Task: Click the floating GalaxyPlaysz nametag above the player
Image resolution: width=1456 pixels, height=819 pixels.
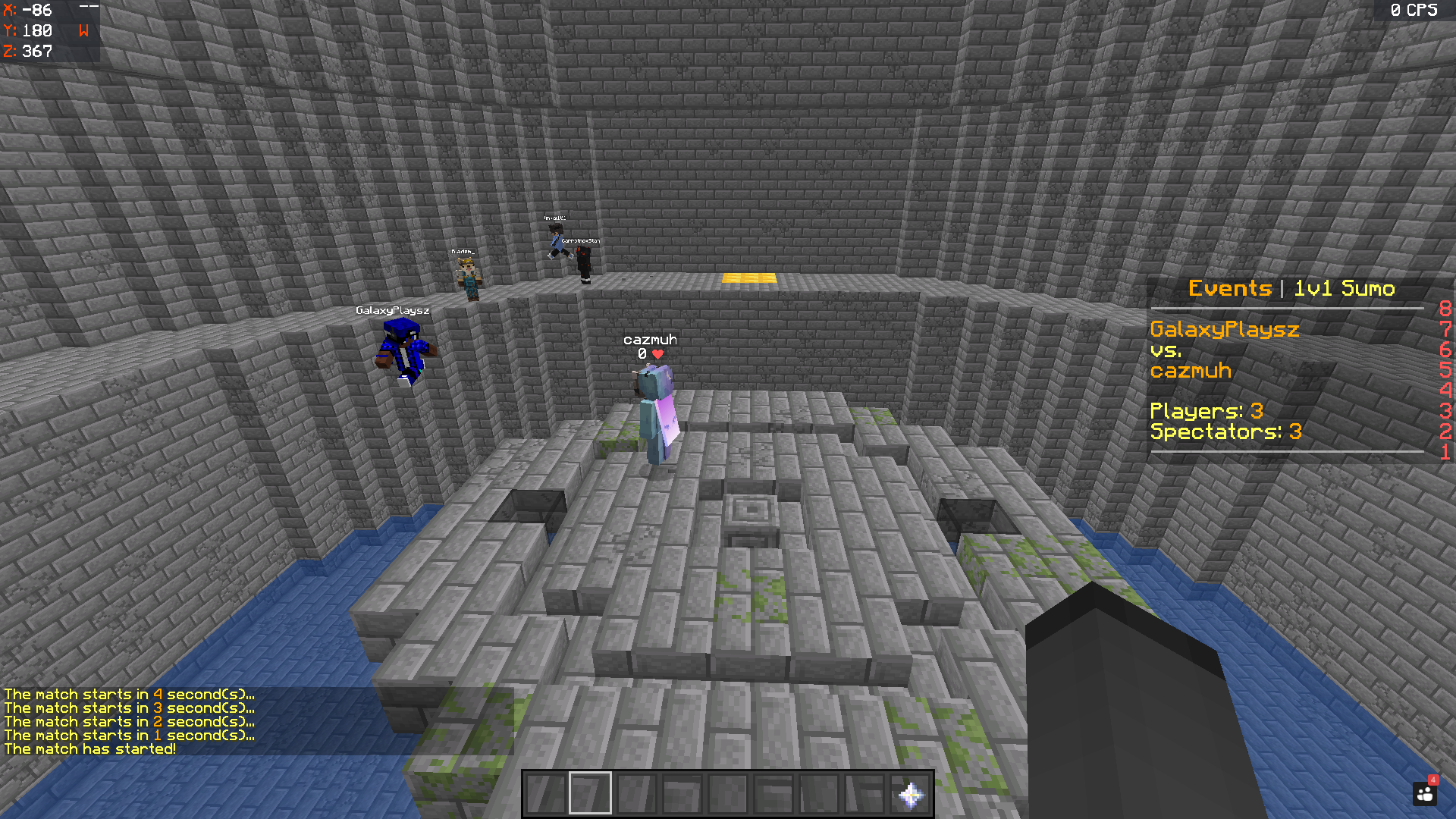Action: [x=392, y=309]
